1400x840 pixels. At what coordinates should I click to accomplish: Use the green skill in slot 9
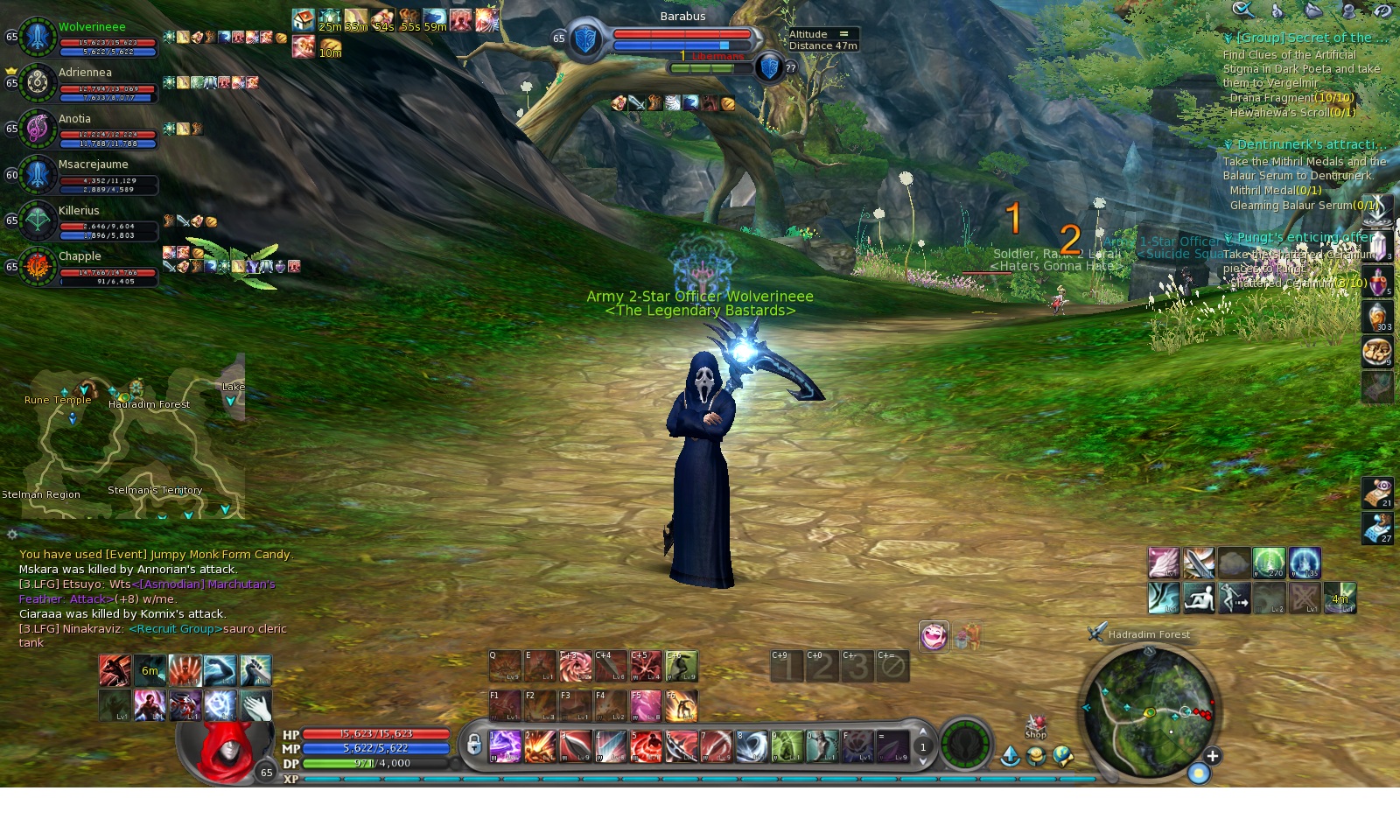(787, 746)
